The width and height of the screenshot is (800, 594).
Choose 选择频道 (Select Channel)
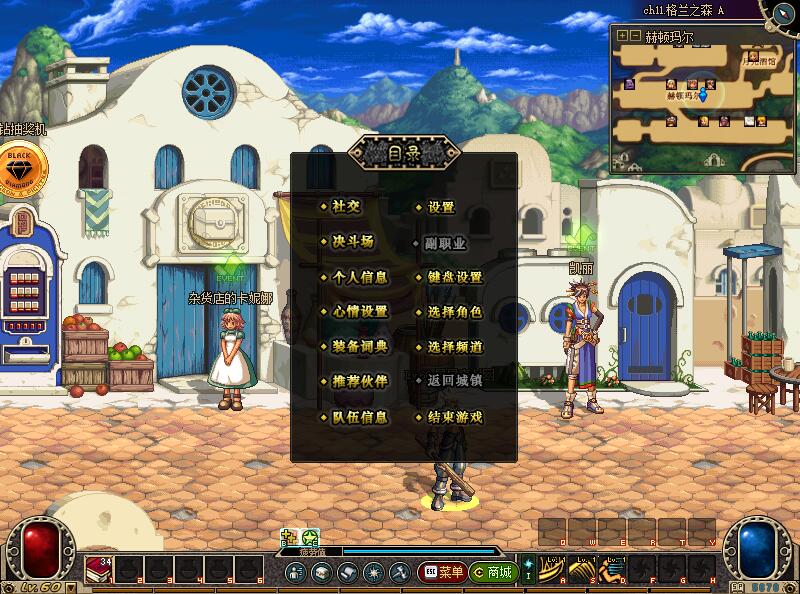tap(454, 347)
